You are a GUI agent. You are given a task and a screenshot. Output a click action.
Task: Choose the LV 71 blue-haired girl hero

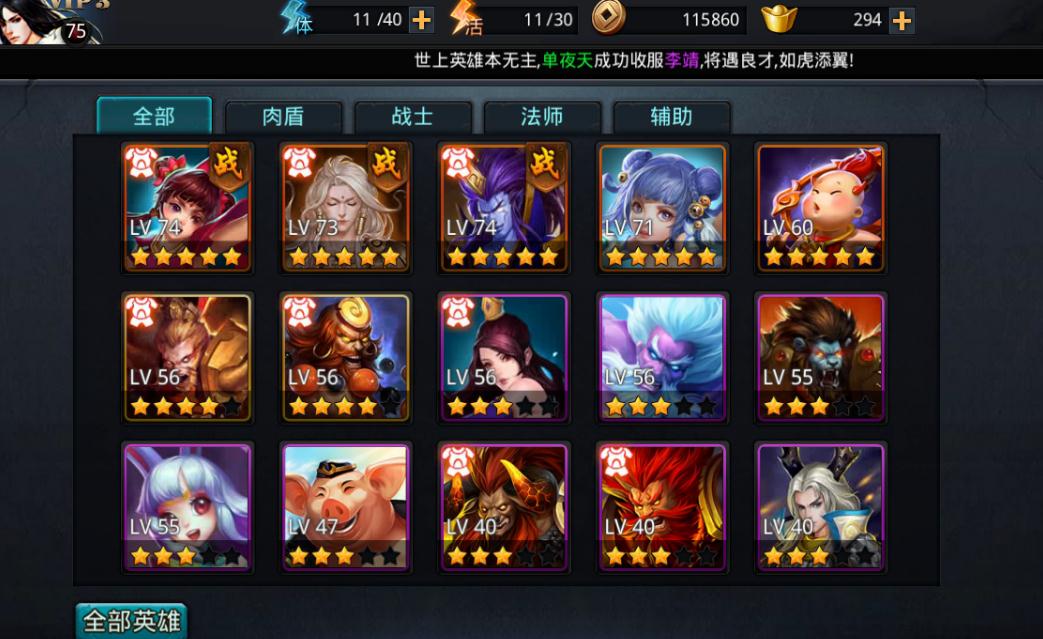click(x=663, y=207)
